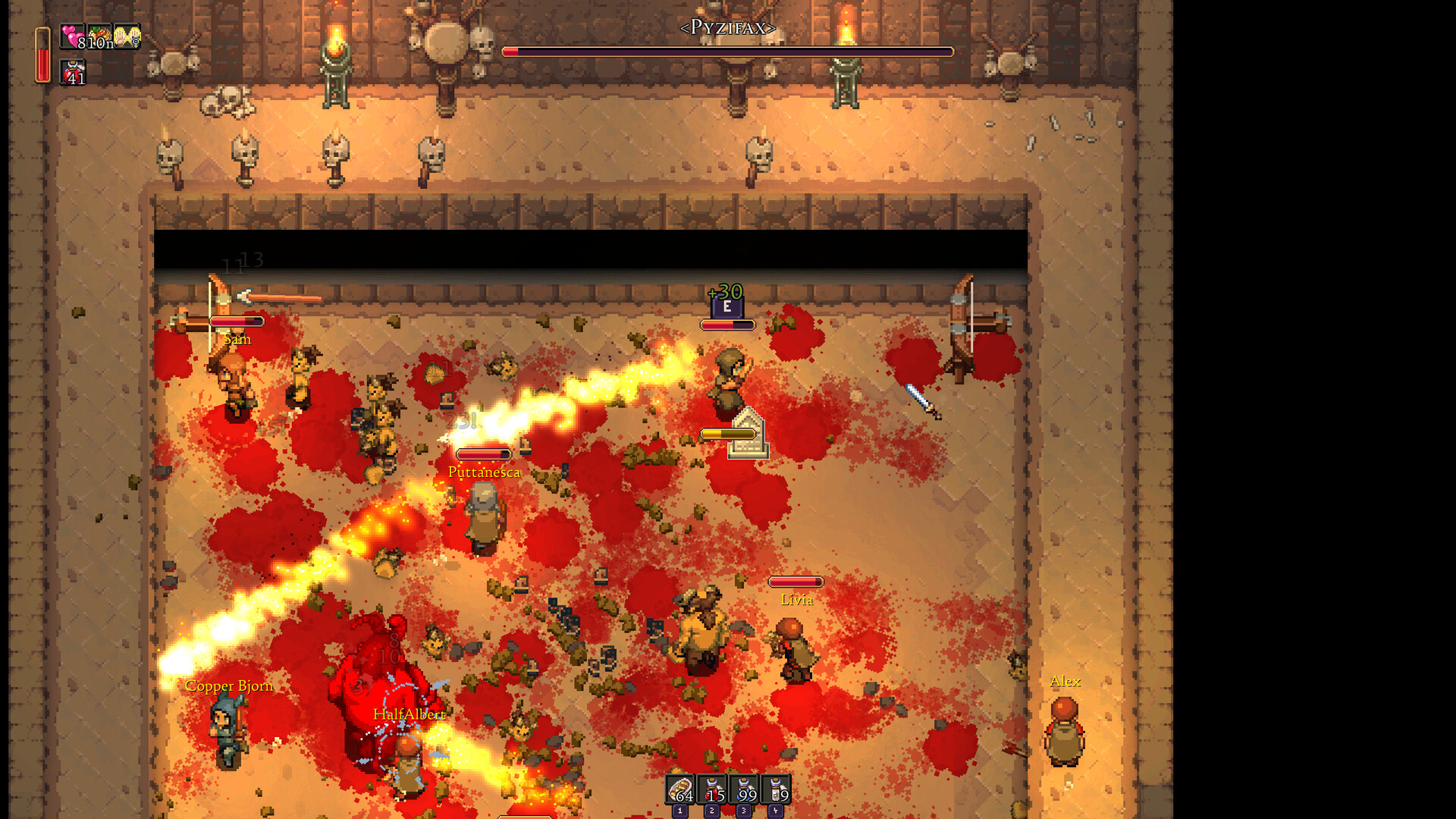Screen dimensions: 1456x819
Task: Click the golden hands buff icon
Action: [x=127, y=36]
